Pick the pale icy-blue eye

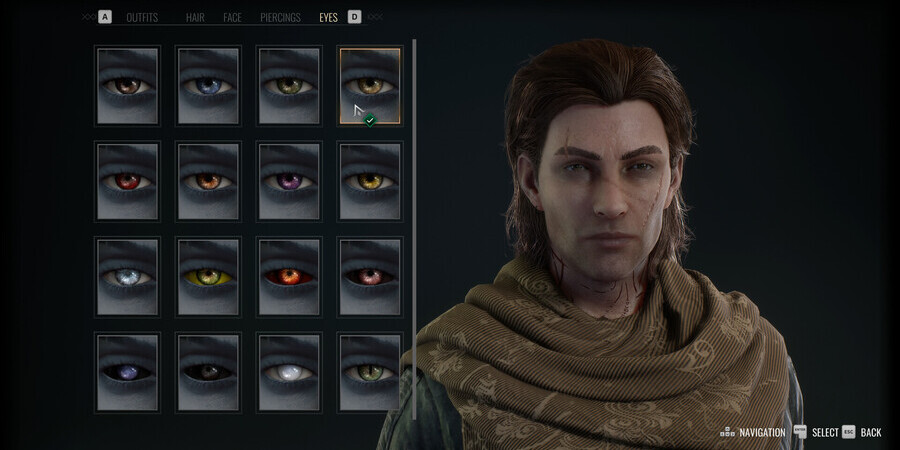point(127,276)
